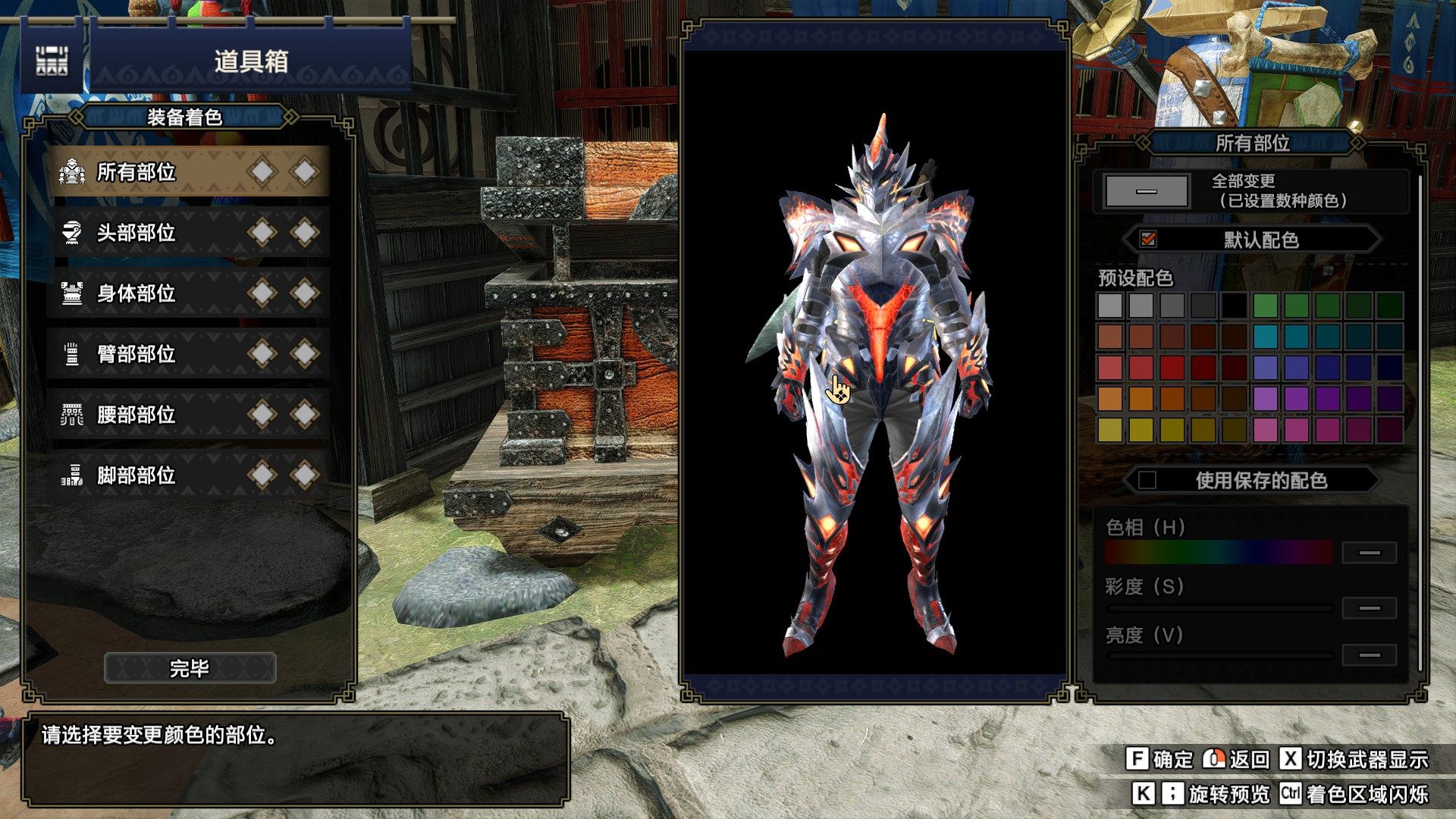Click the hue value box beside 色相
Screen dimensions: 1456x819
point(1369,553)
